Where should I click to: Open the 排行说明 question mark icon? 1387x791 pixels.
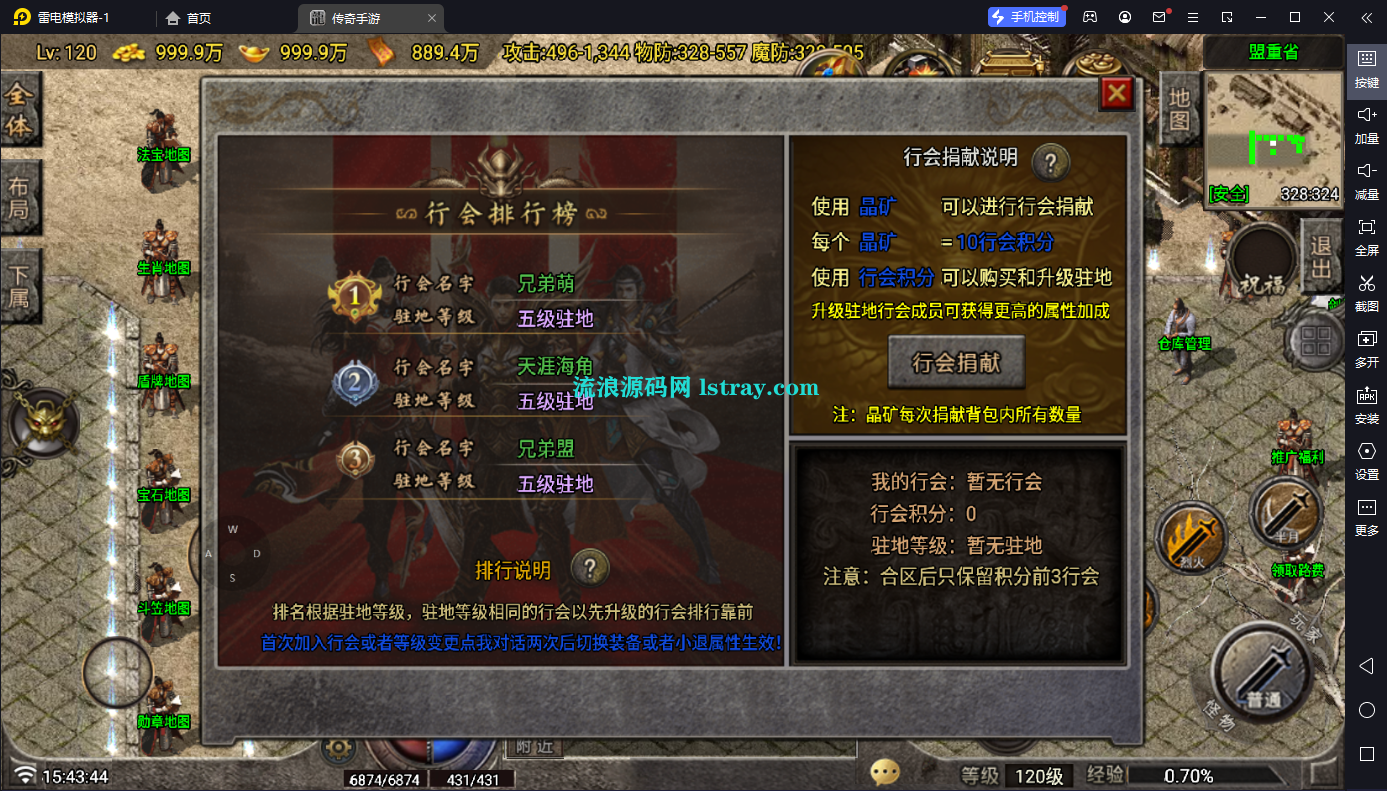[x=591, y=567]
